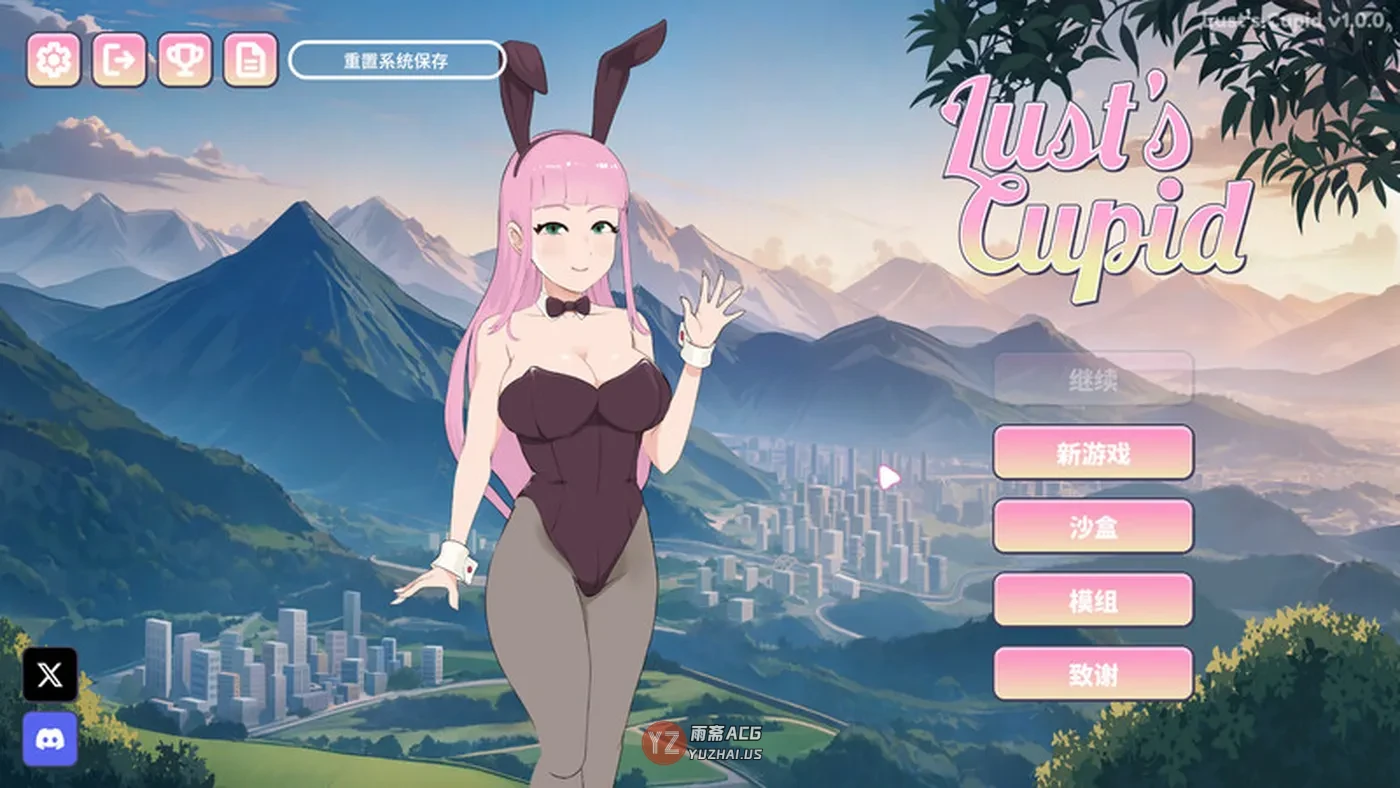Open achievements via the trophy icon
Screen dimensions: 1400x788
pyautogui.click(x=182, y=60)
